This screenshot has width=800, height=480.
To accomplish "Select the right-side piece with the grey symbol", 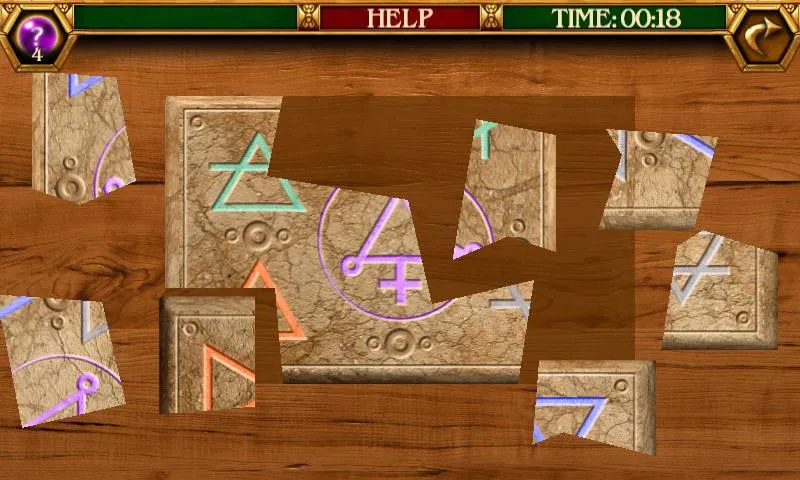I will [x=720, y=290].
